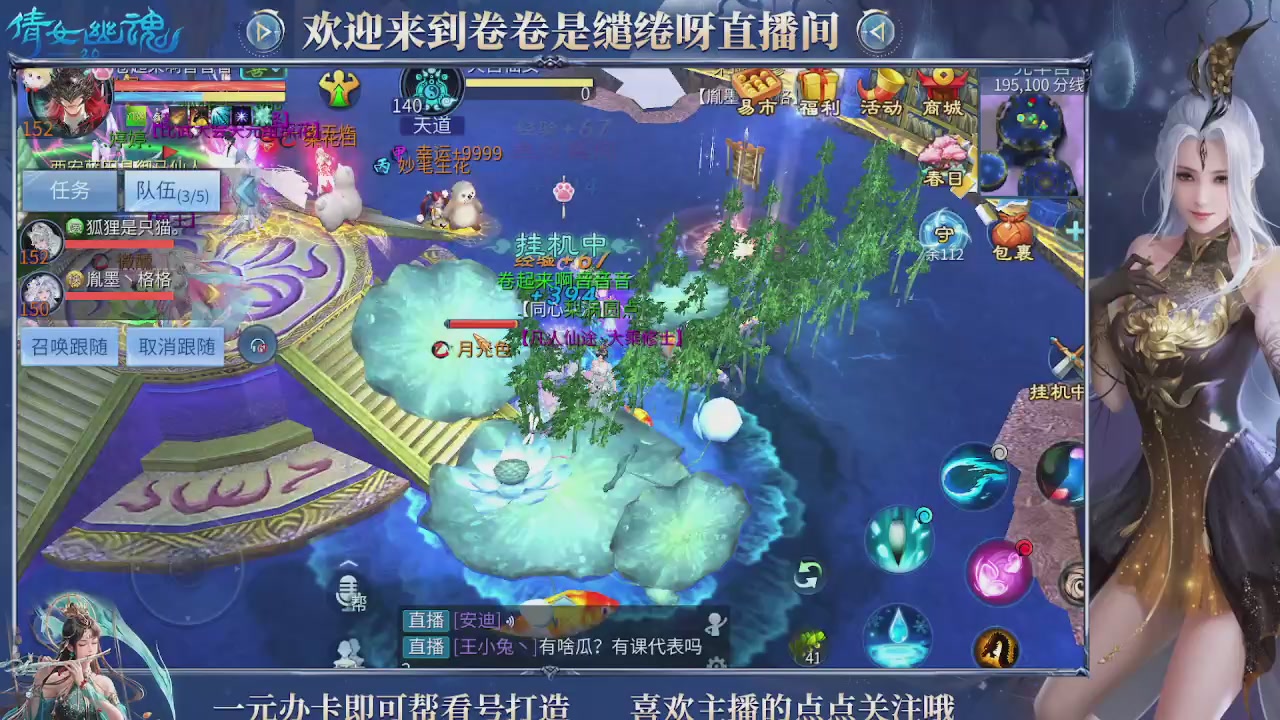
Task: Switch to the 队伍(3/5) team tab
Action: coord(172,191)
